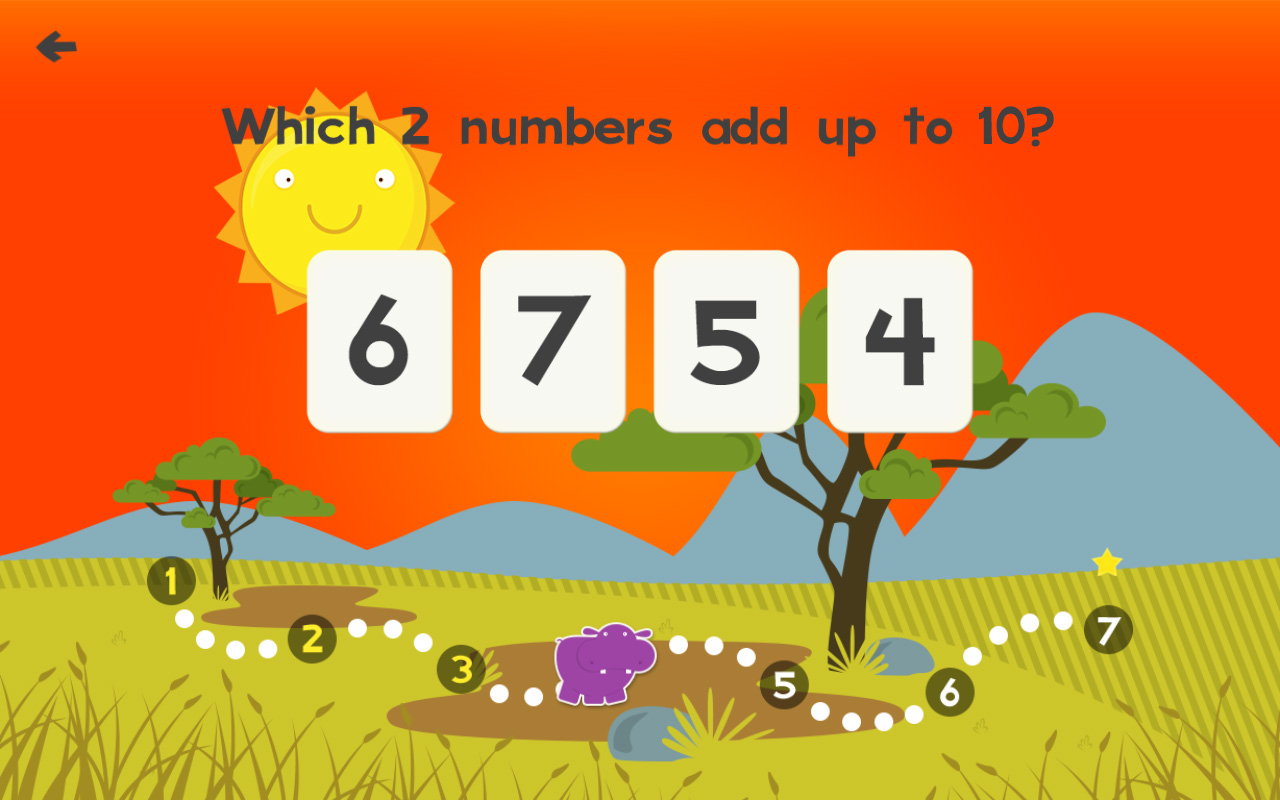Tap the number 7 card
Image resolution: width=1280 pixels, height=800 pixels.
click(554, 342)
